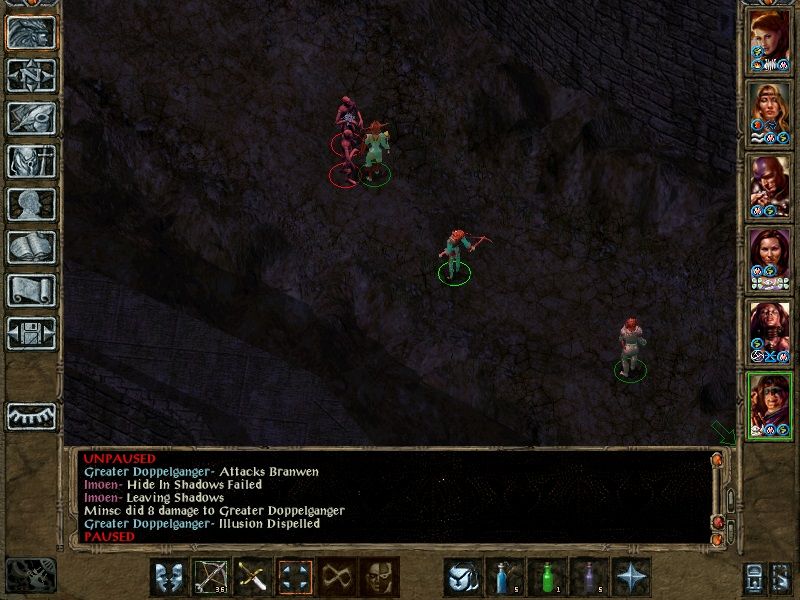This screenshot has height=600, width=800.
Task: Open the character record silhouette button
Action: click(x=31, y=204)
